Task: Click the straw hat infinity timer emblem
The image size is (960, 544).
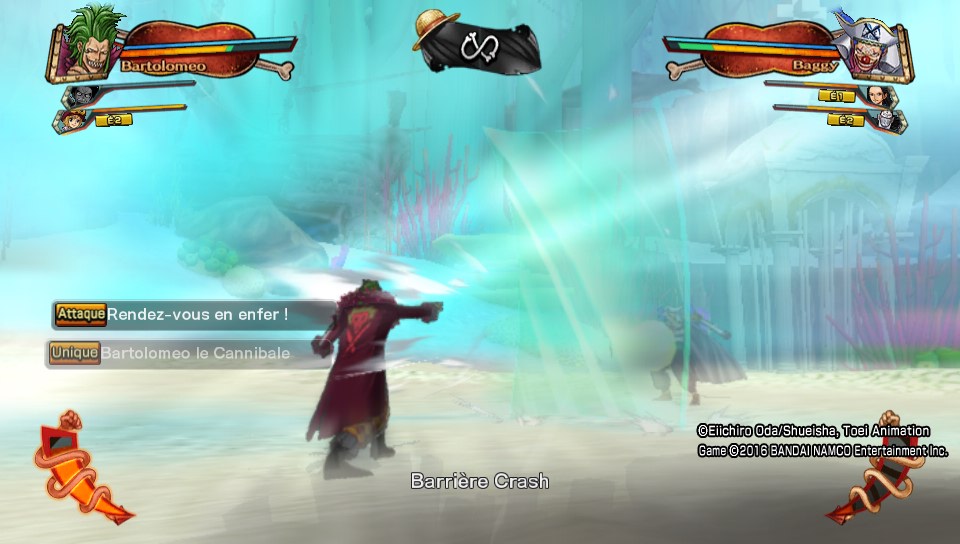Action: (478, 42)
